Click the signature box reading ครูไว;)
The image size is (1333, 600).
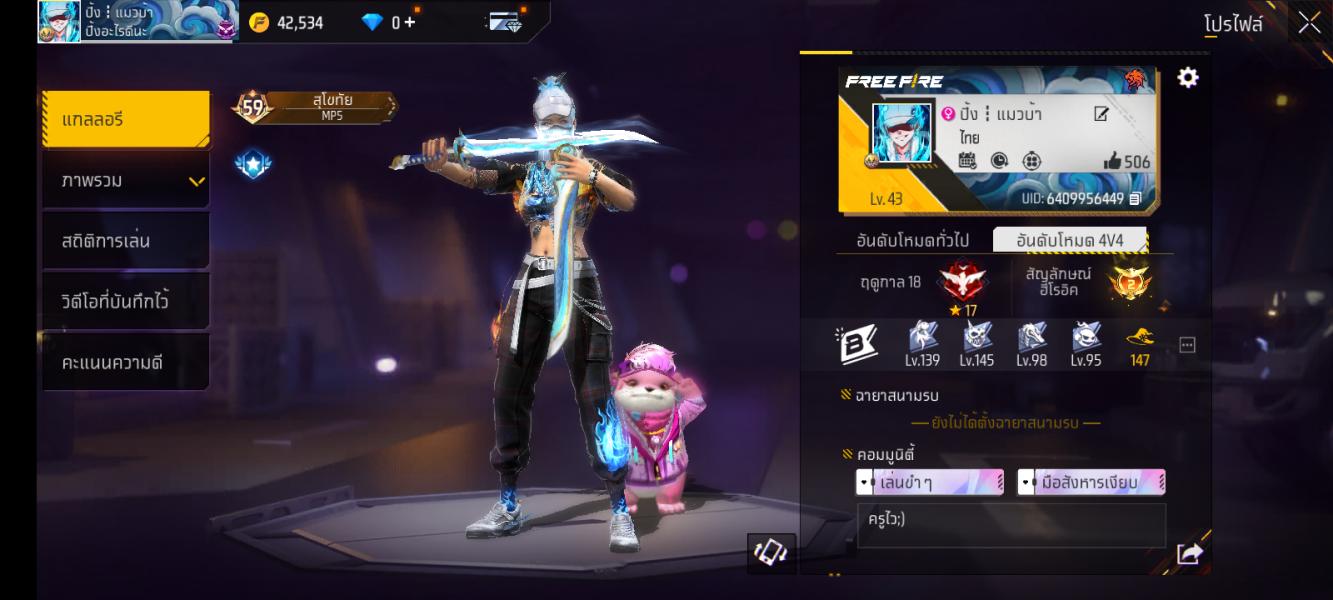click(1011, 525)
